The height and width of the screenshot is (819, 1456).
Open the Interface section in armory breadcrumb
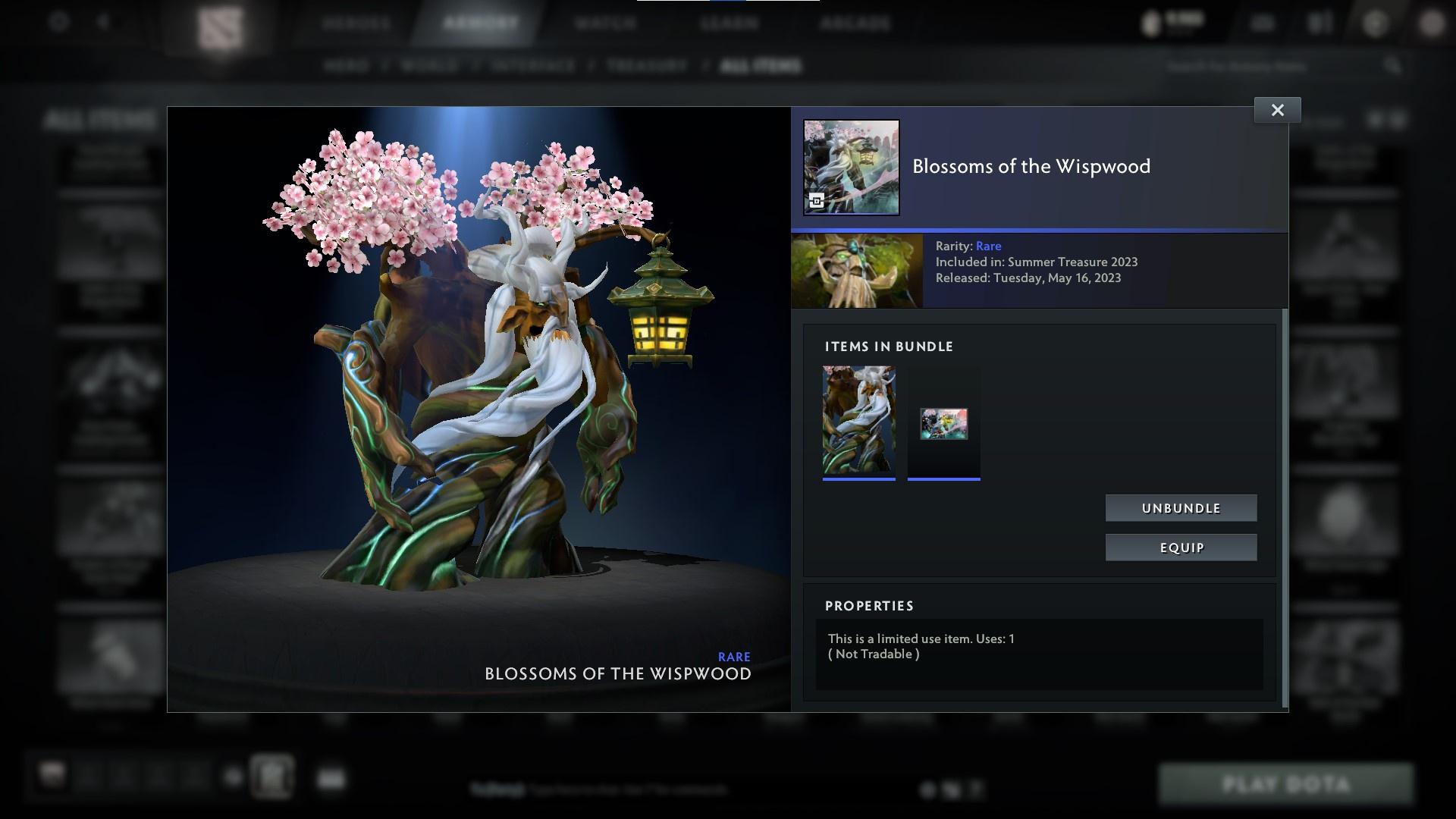click(530, 65)
